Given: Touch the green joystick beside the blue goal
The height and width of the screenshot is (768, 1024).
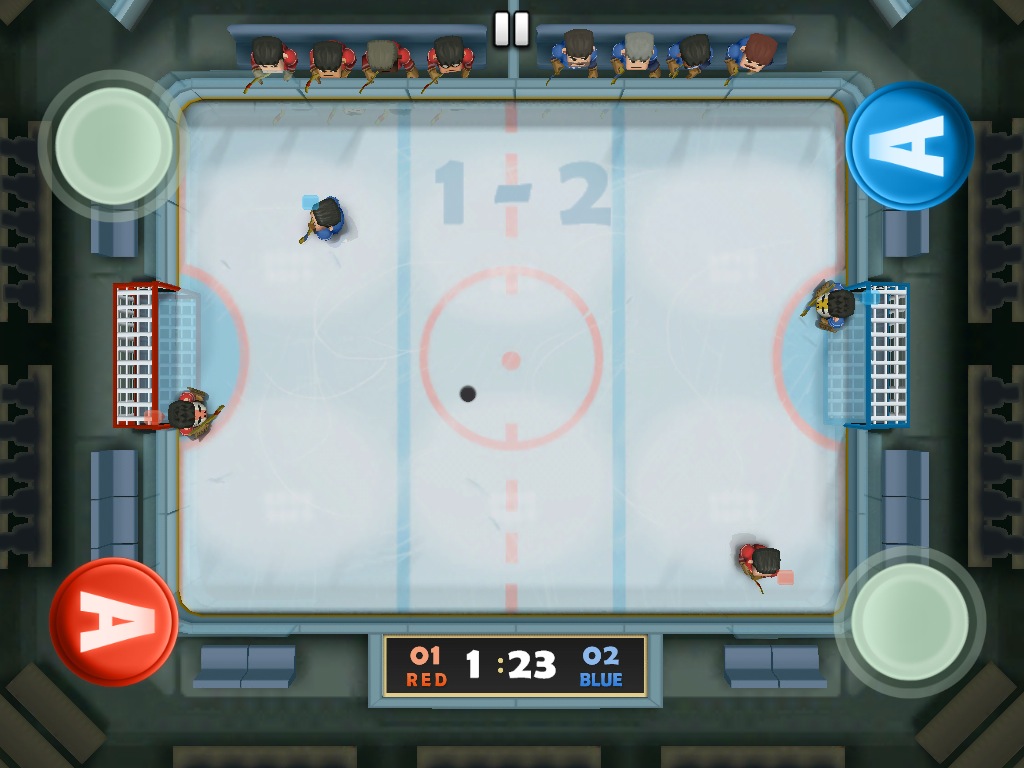Looking at the screenshot, I should (910, 621).
